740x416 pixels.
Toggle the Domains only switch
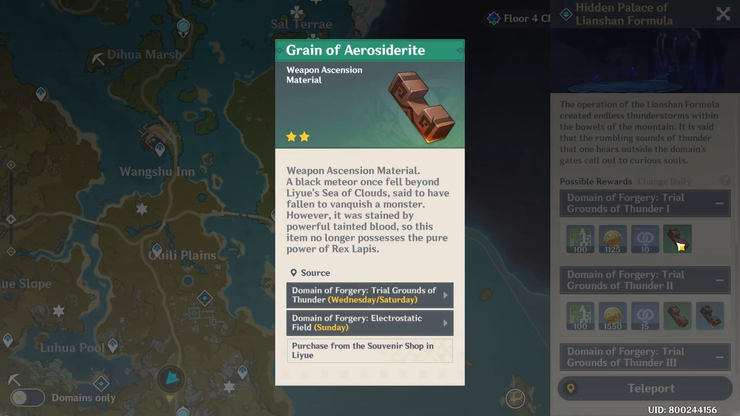point(27,398)
